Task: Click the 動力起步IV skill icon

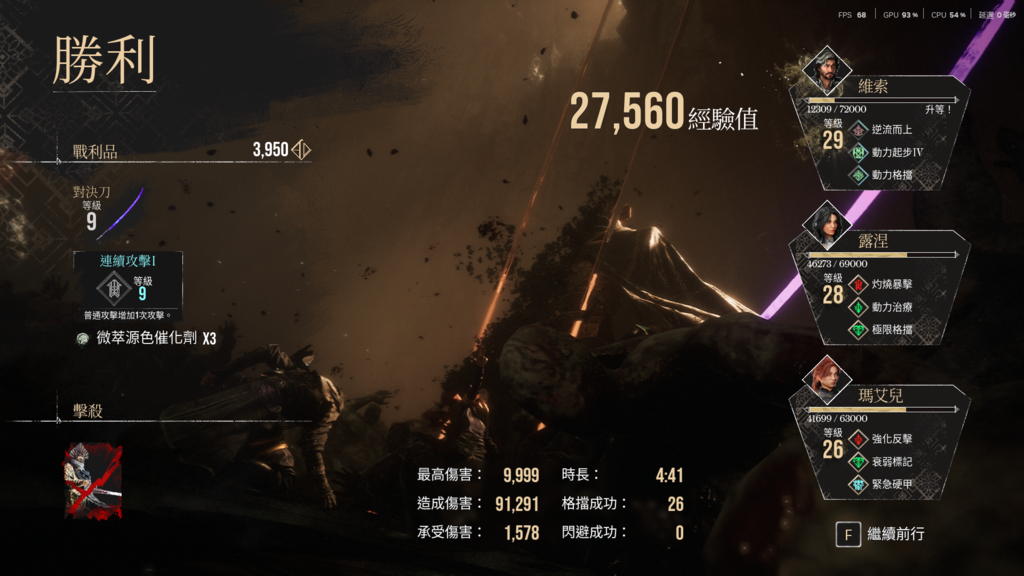Action: click(859, 152)
